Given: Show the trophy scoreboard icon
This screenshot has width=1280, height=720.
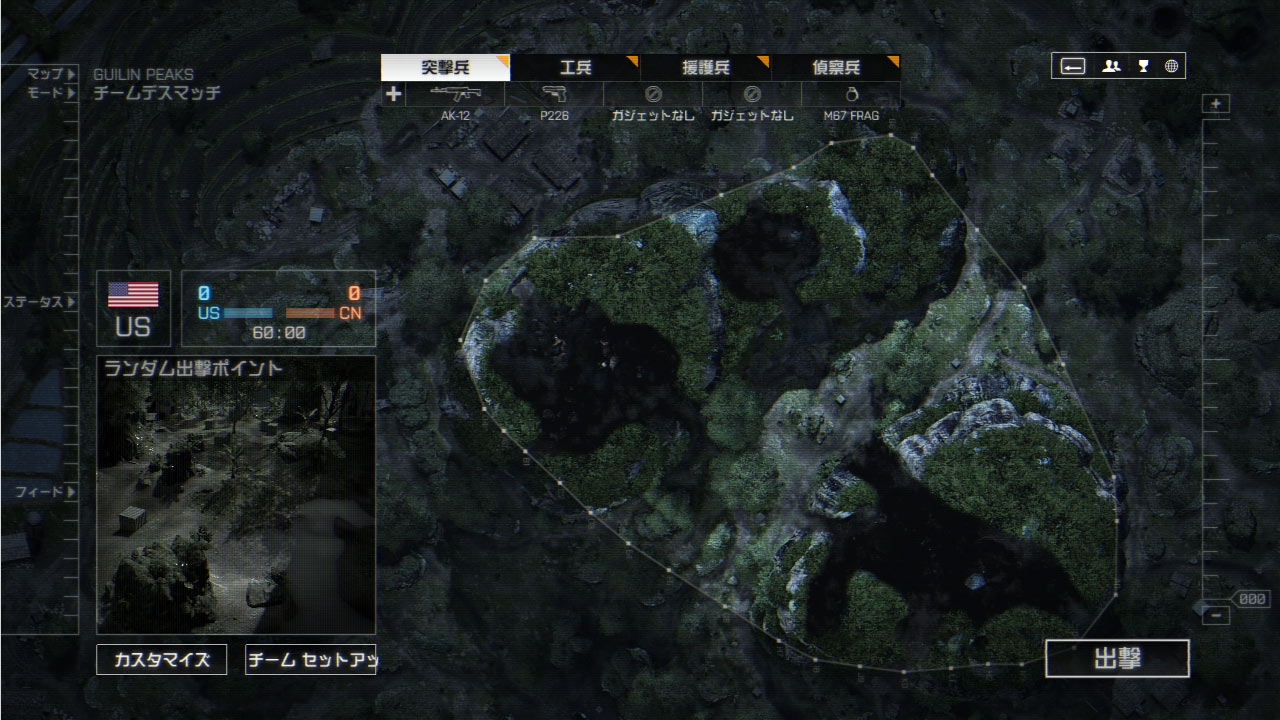Looking at the screenshot, I should tap(1143, 66).
